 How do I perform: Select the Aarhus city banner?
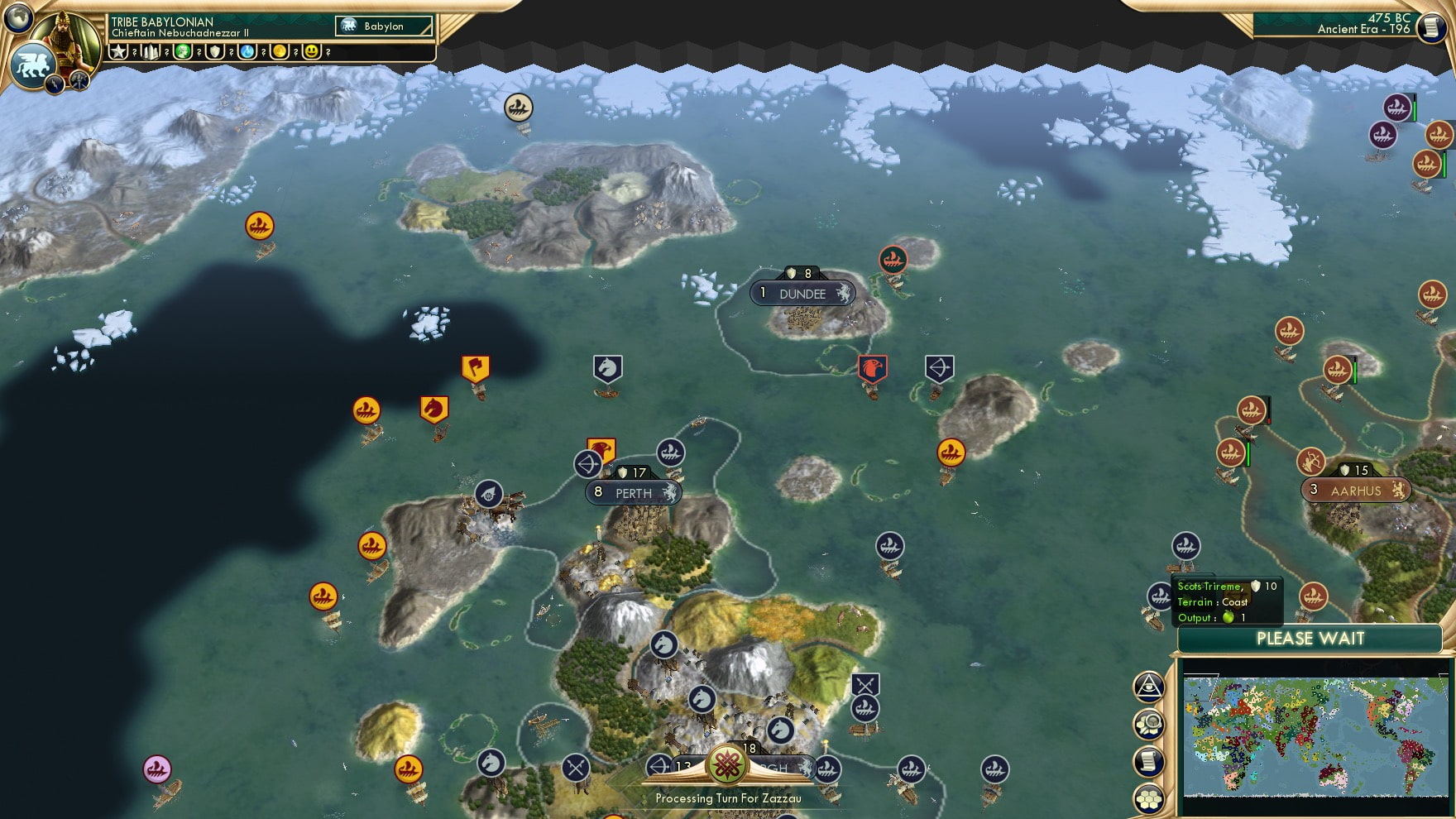1355,490
